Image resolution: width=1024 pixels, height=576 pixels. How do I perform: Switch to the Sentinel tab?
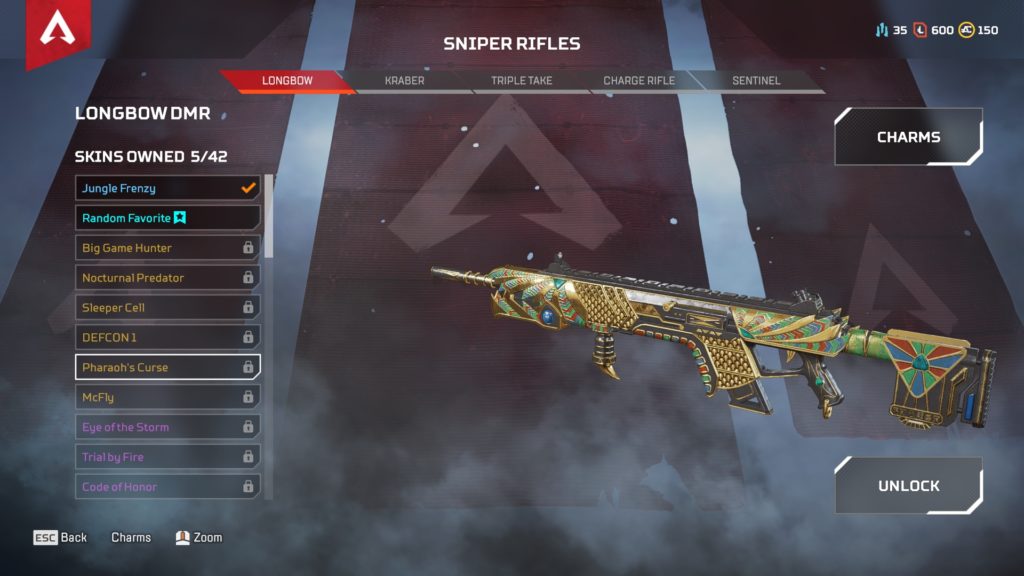(755, 81)
